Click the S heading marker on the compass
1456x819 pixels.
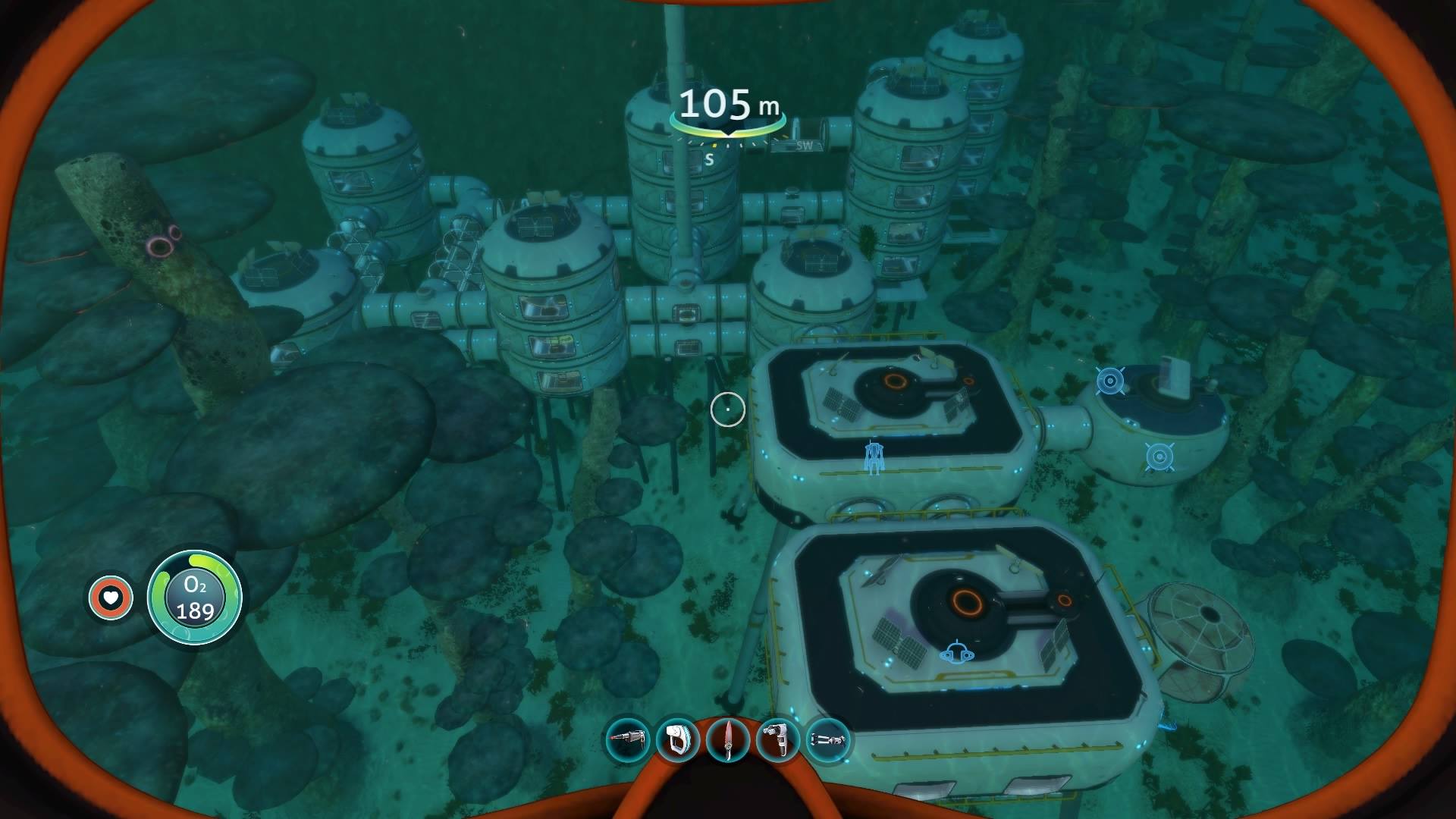click(x=710, y=158)
